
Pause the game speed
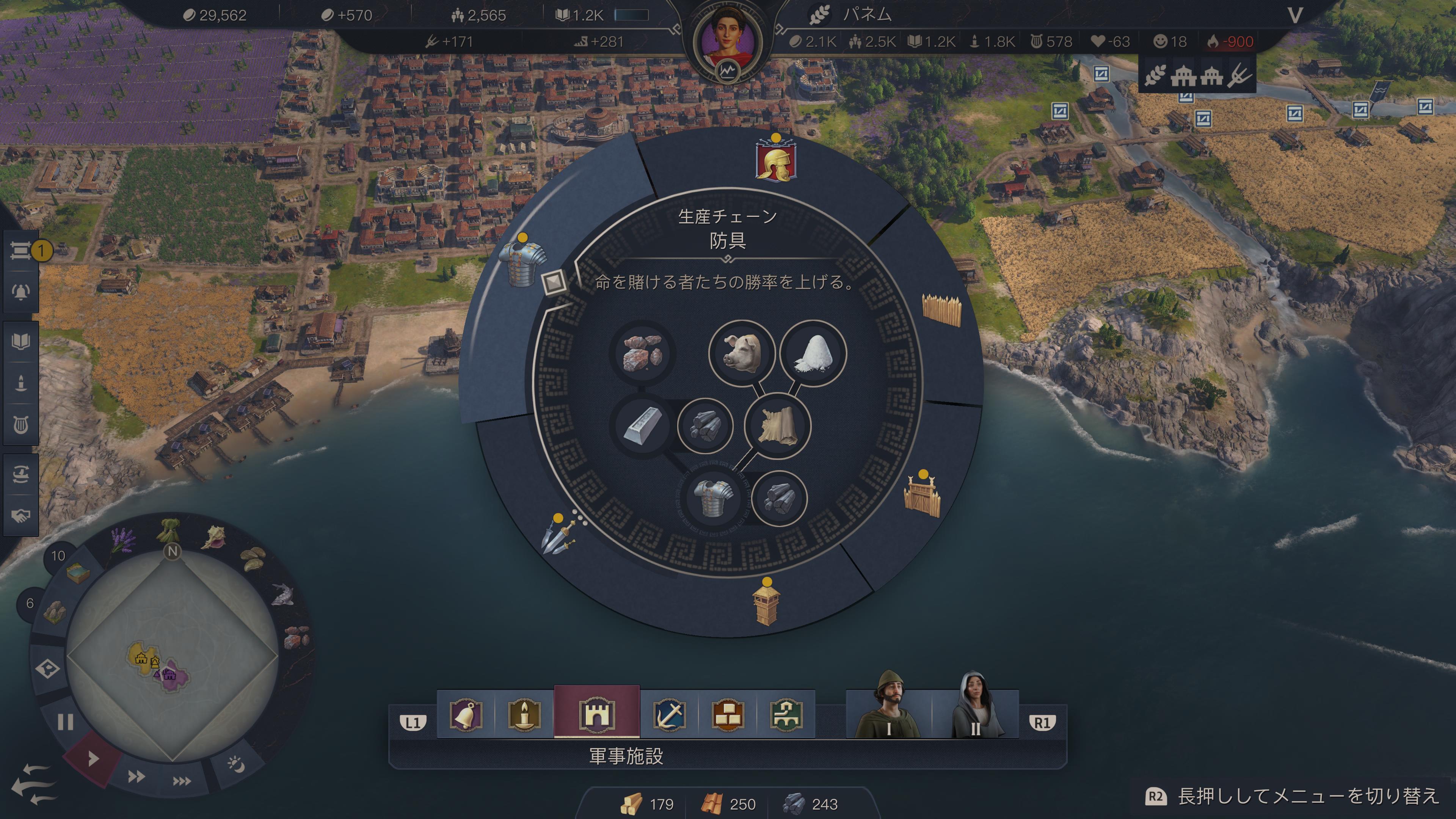(66, 722)
